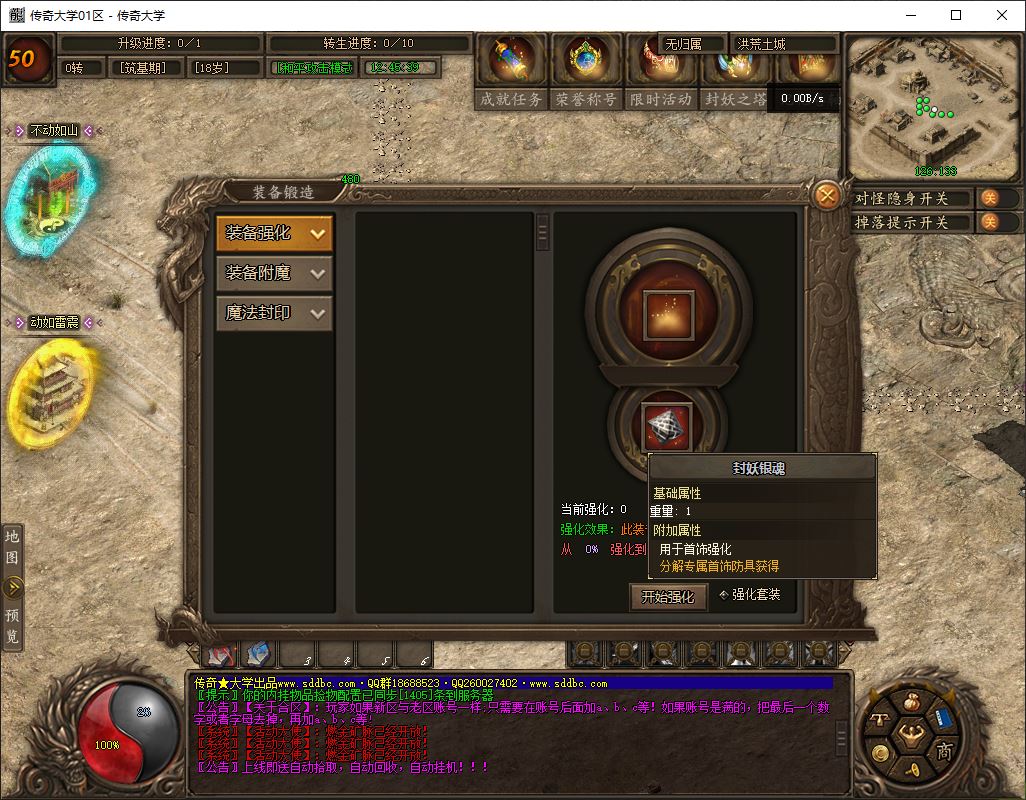Open the 商 shop button
Viewport: 1026px width, 800px height.
tap(944, 752)
